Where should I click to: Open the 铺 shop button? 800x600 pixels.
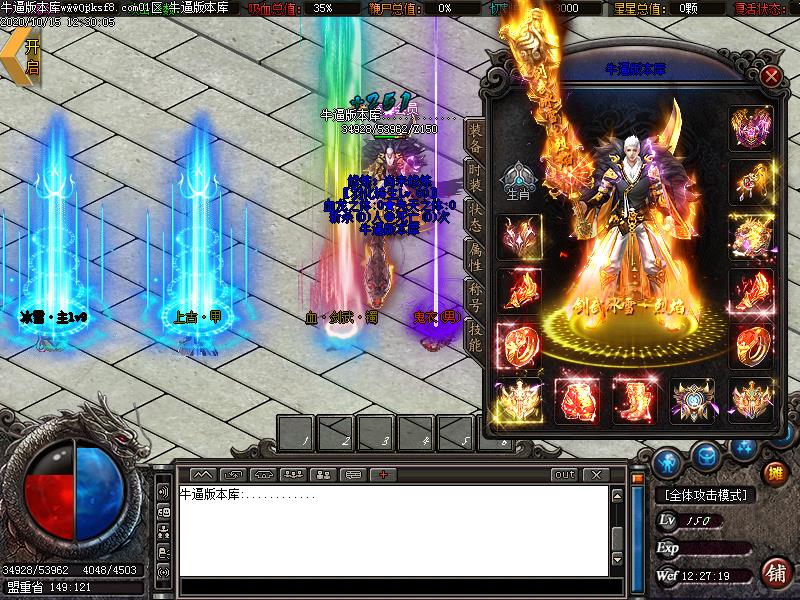(774, 572)
